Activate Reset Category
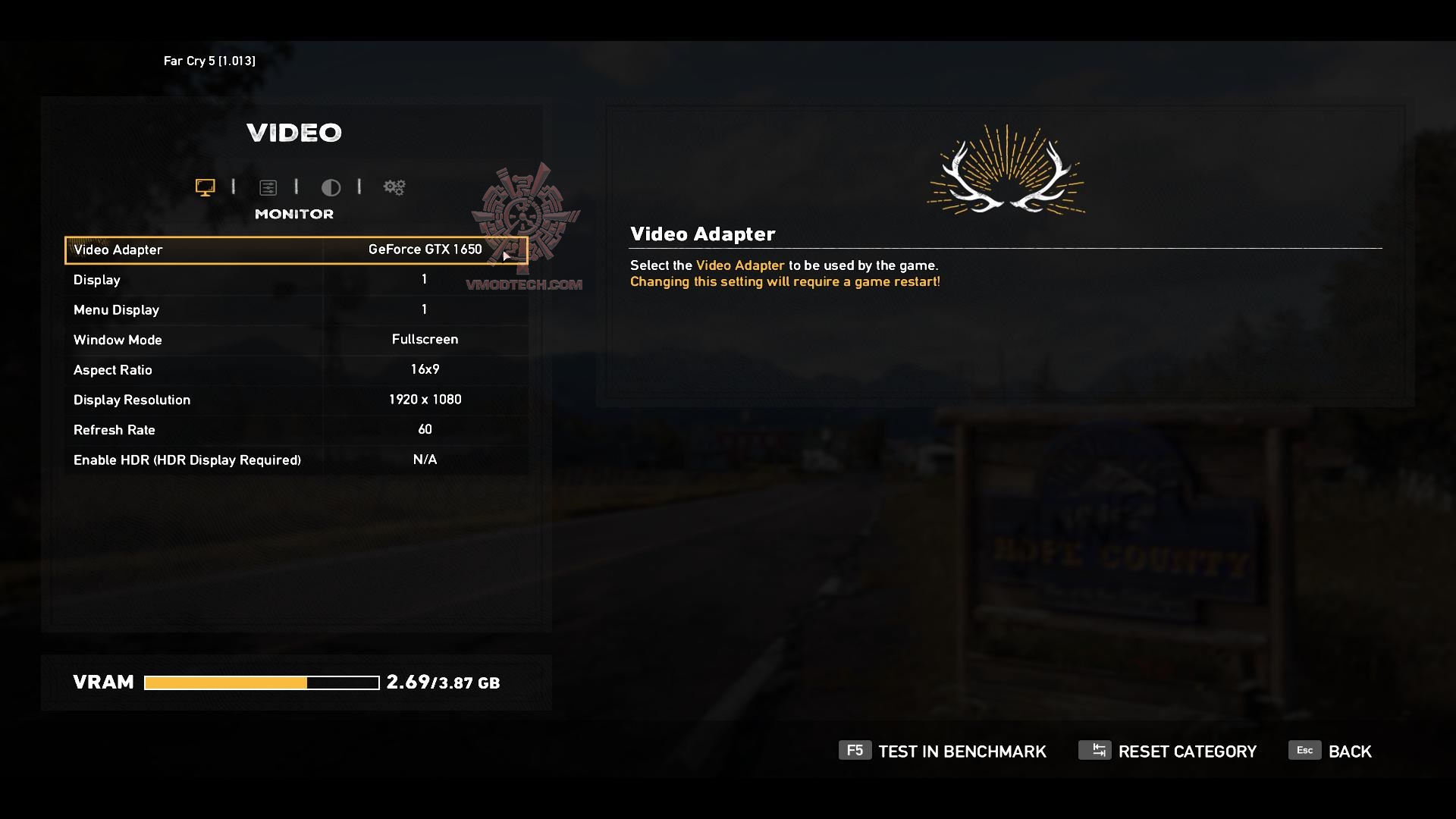Screen dimensions: 1456x819 pos(1168,752)
